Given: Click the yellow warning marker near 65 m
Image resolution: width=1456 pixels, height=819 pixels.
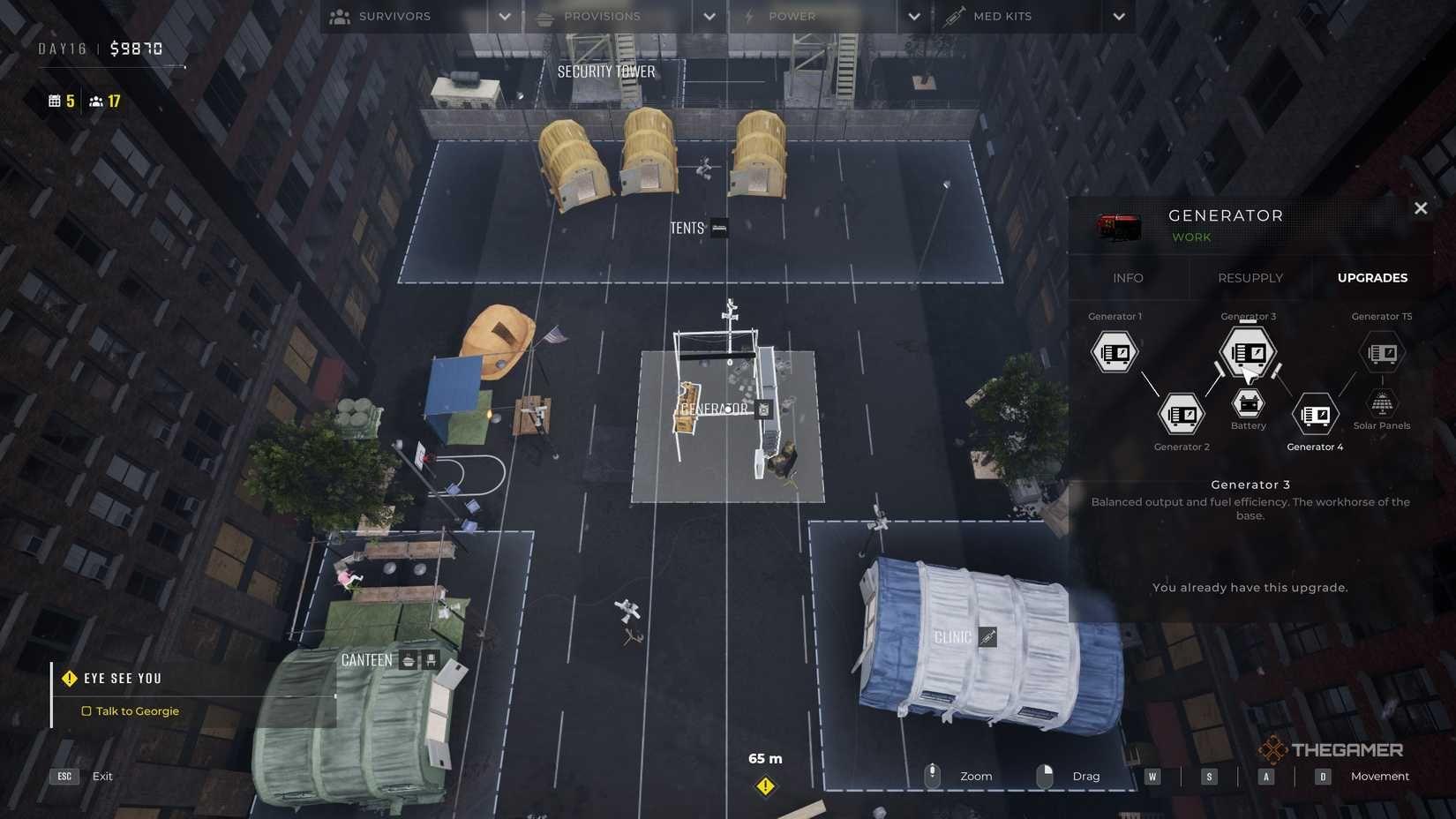Looking at the screenshot, I should [765, 784].
